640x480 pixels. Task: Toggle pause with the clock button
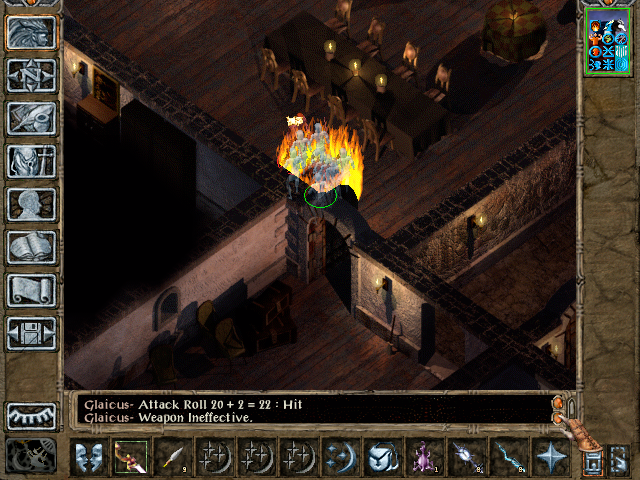(x=31, y=456)
